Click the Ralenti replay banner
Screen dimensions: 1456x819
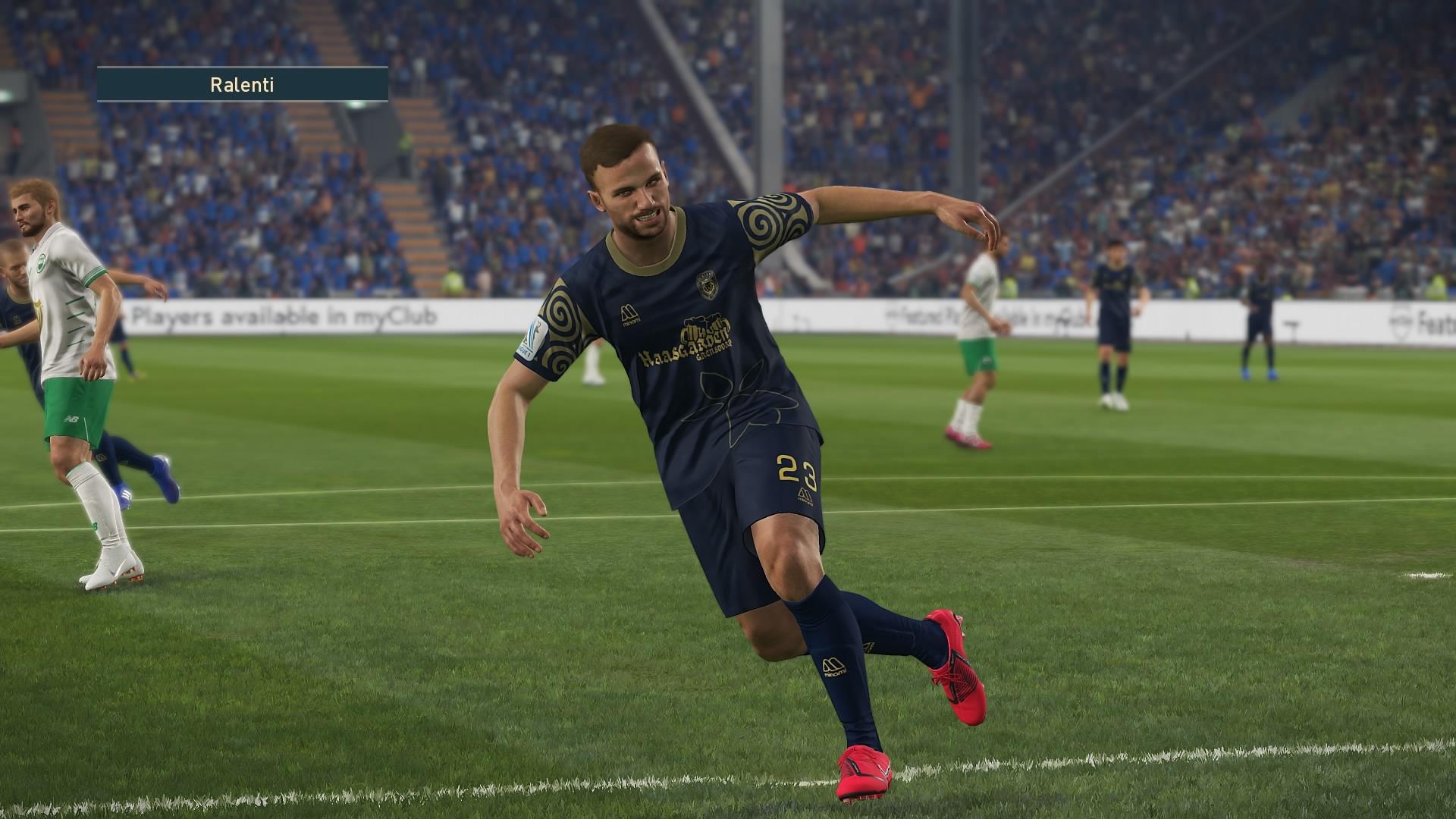coord(242,84)
